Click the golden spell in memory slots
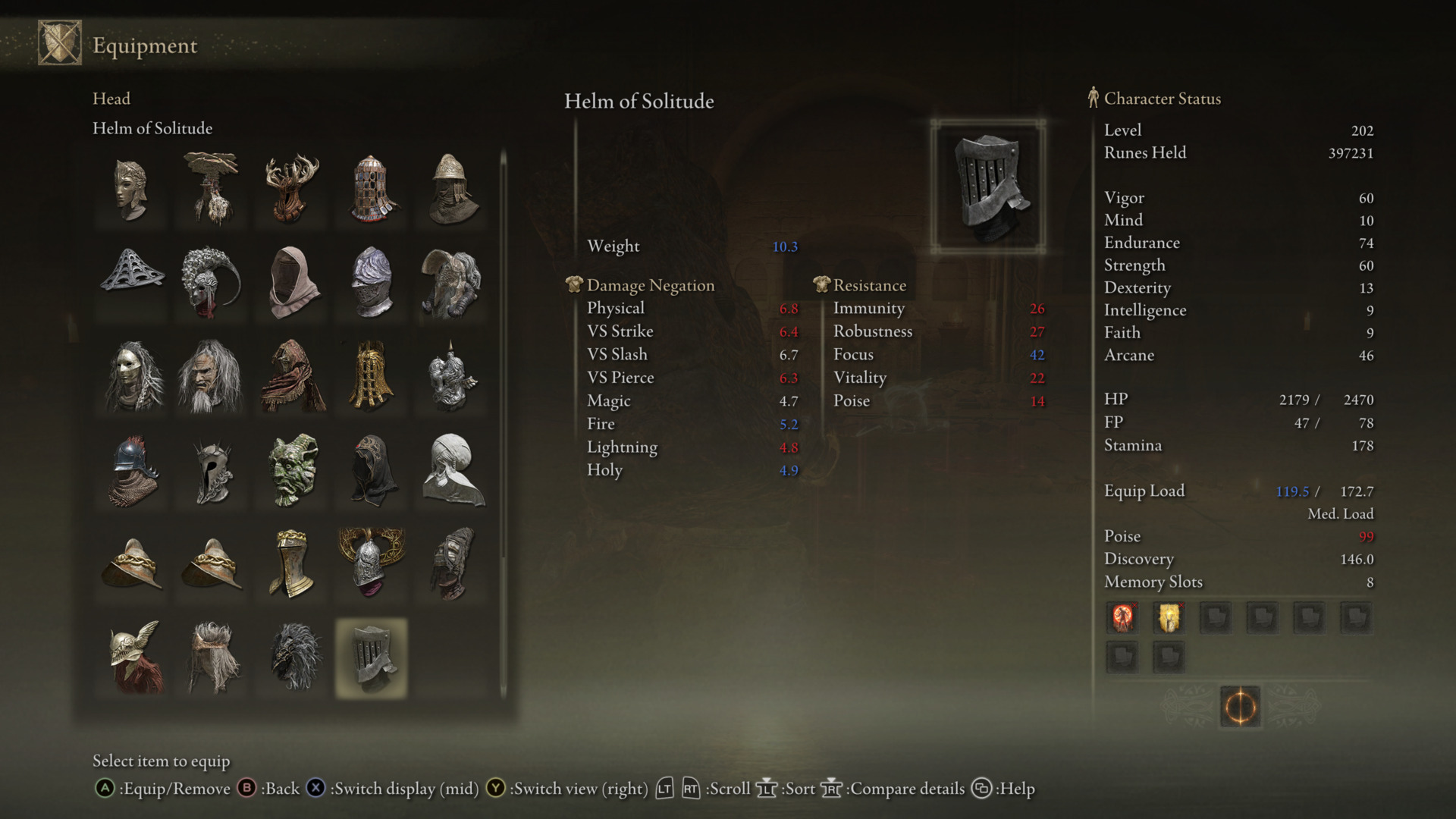The image size is (1456, 819). pos(1169,617)
